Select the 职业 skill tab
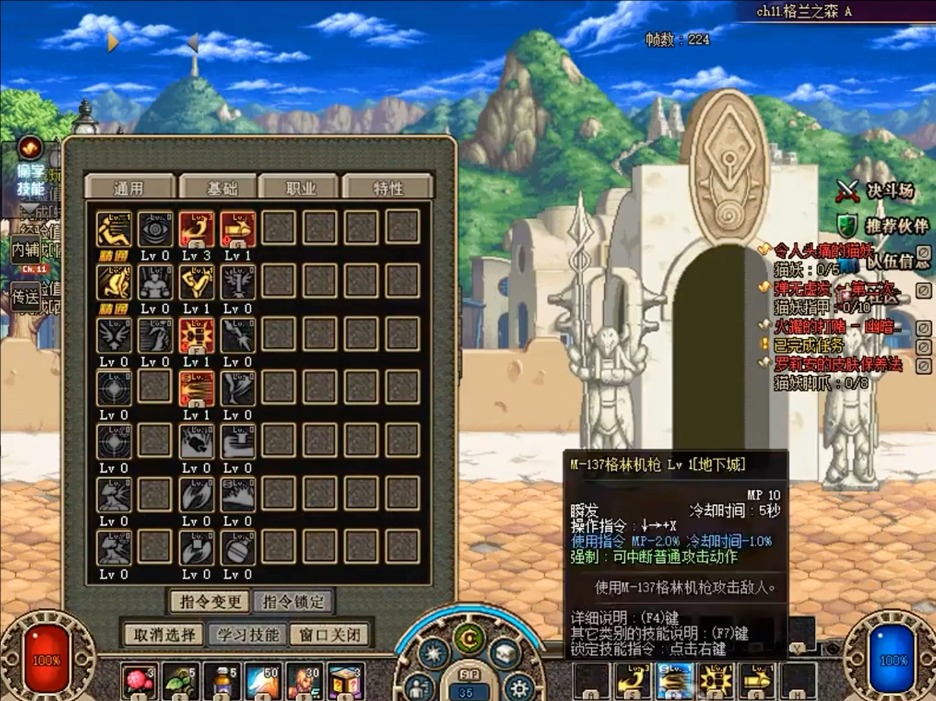This screenshot has height=701, width=936. pos(301,187)
